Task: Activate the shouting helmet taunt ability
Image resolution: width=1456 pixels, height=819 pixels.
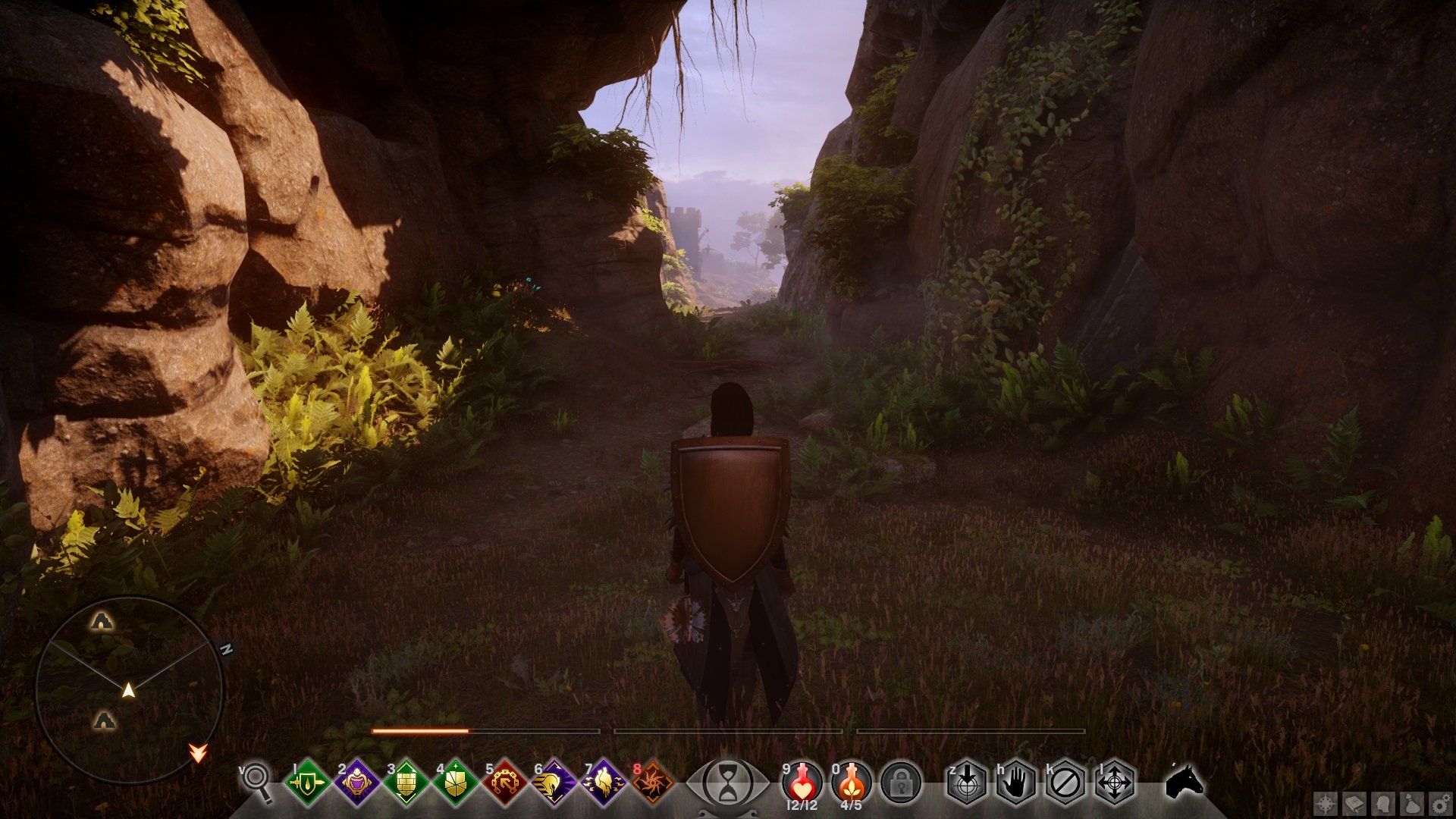Action: pyautogui.click(x=356, y=781)
